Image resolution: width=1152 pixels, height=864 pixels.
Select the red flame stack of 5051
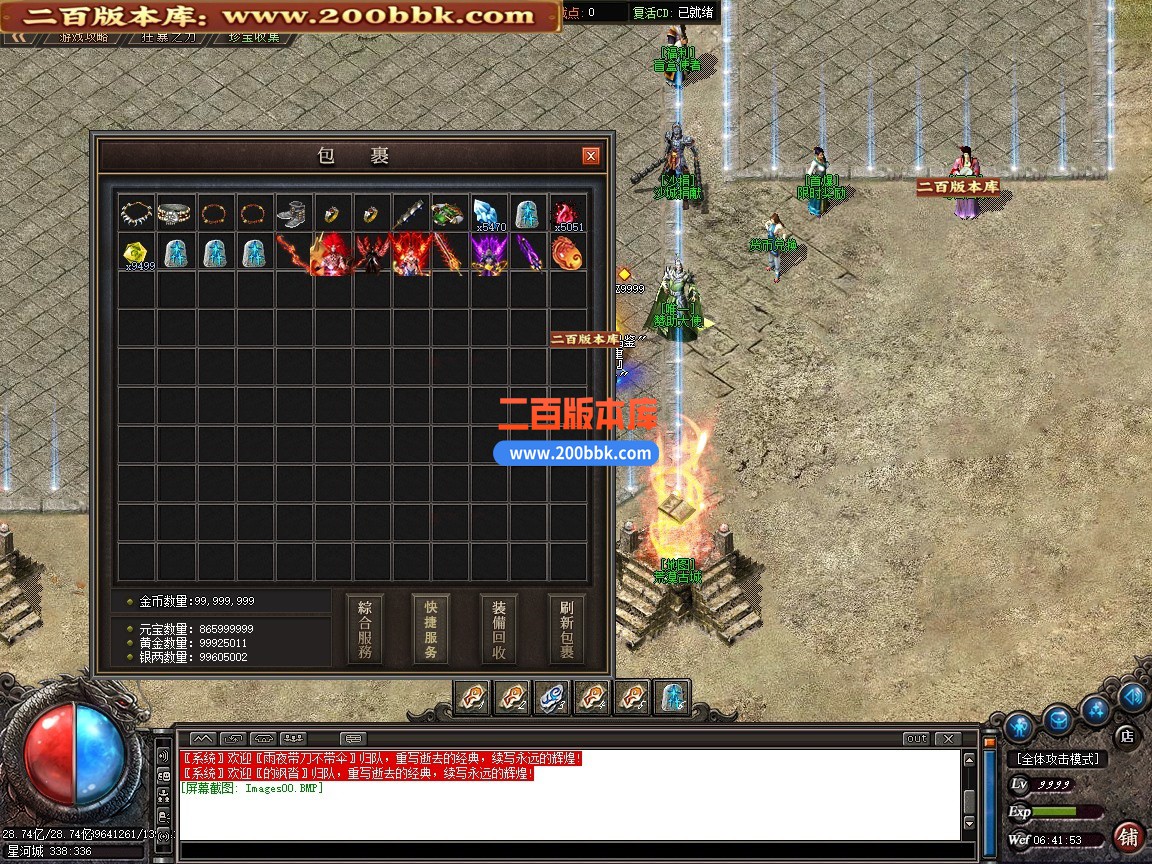[567, 213]
